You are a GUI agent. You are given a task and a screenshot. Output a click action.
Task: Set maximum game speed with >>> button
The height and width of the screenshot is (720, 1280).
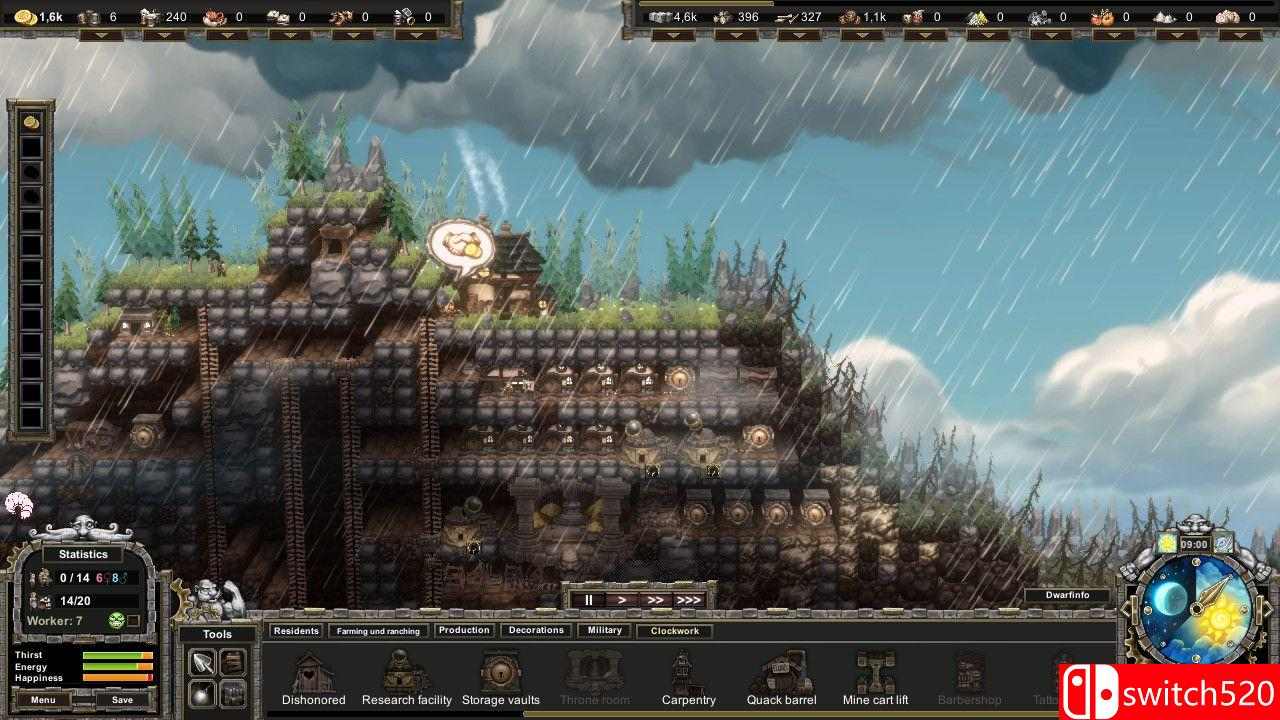689,599
